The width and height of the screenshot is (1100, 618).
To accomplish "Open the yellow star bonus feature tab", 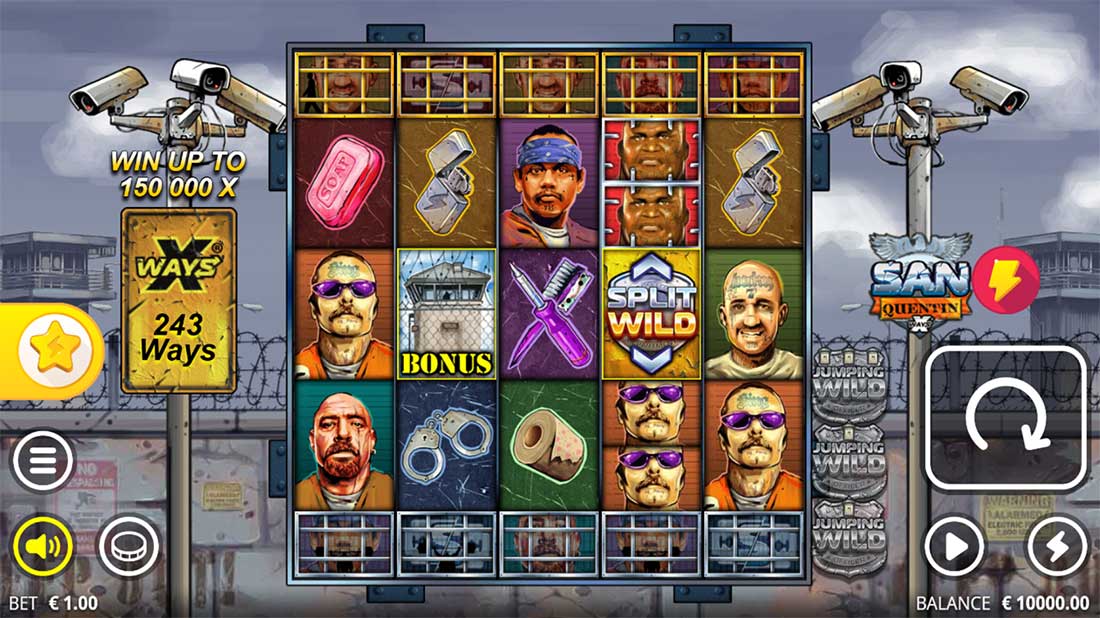I will [x=50, y=350].
